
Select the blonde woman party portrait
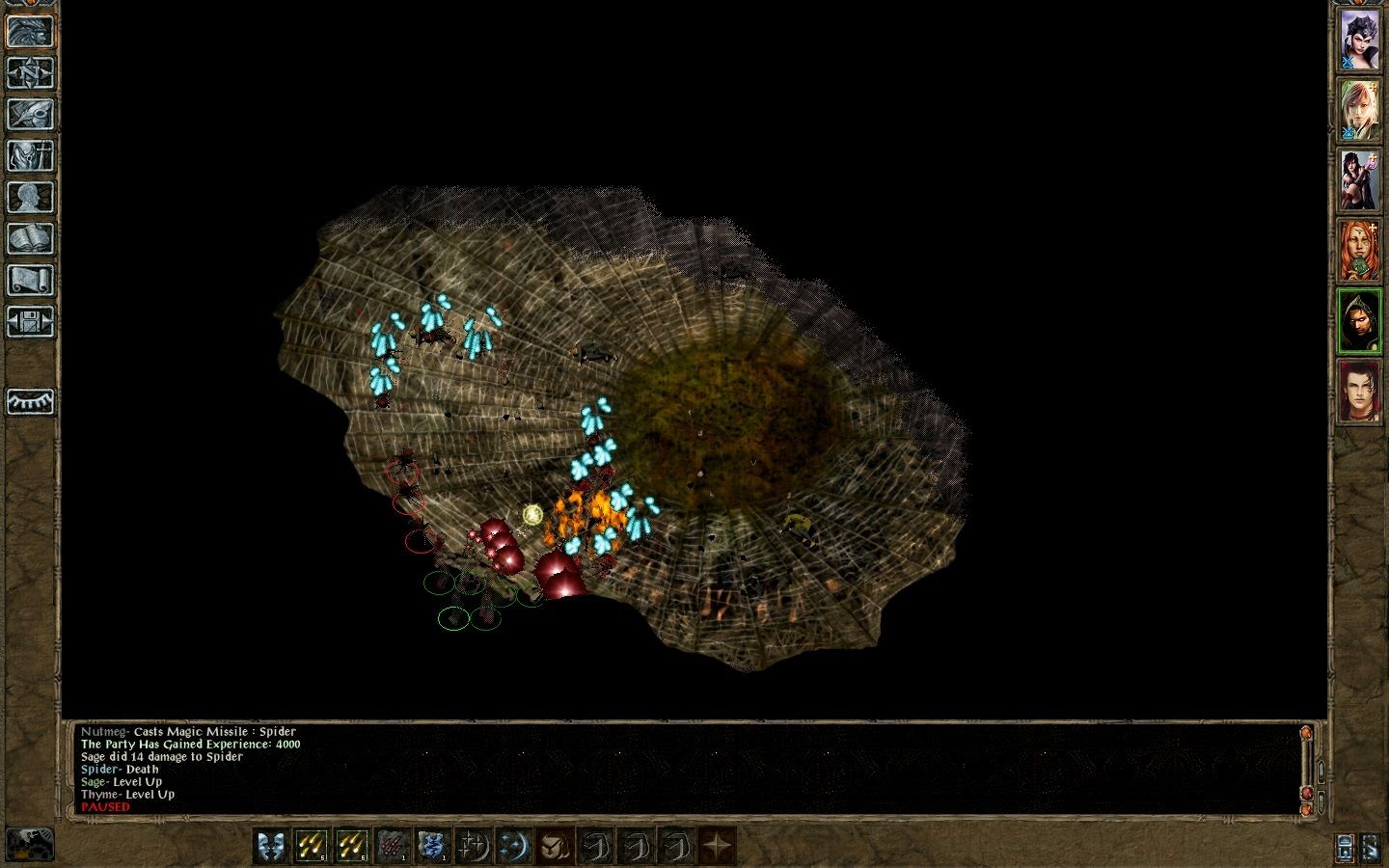coord(1360,109)
